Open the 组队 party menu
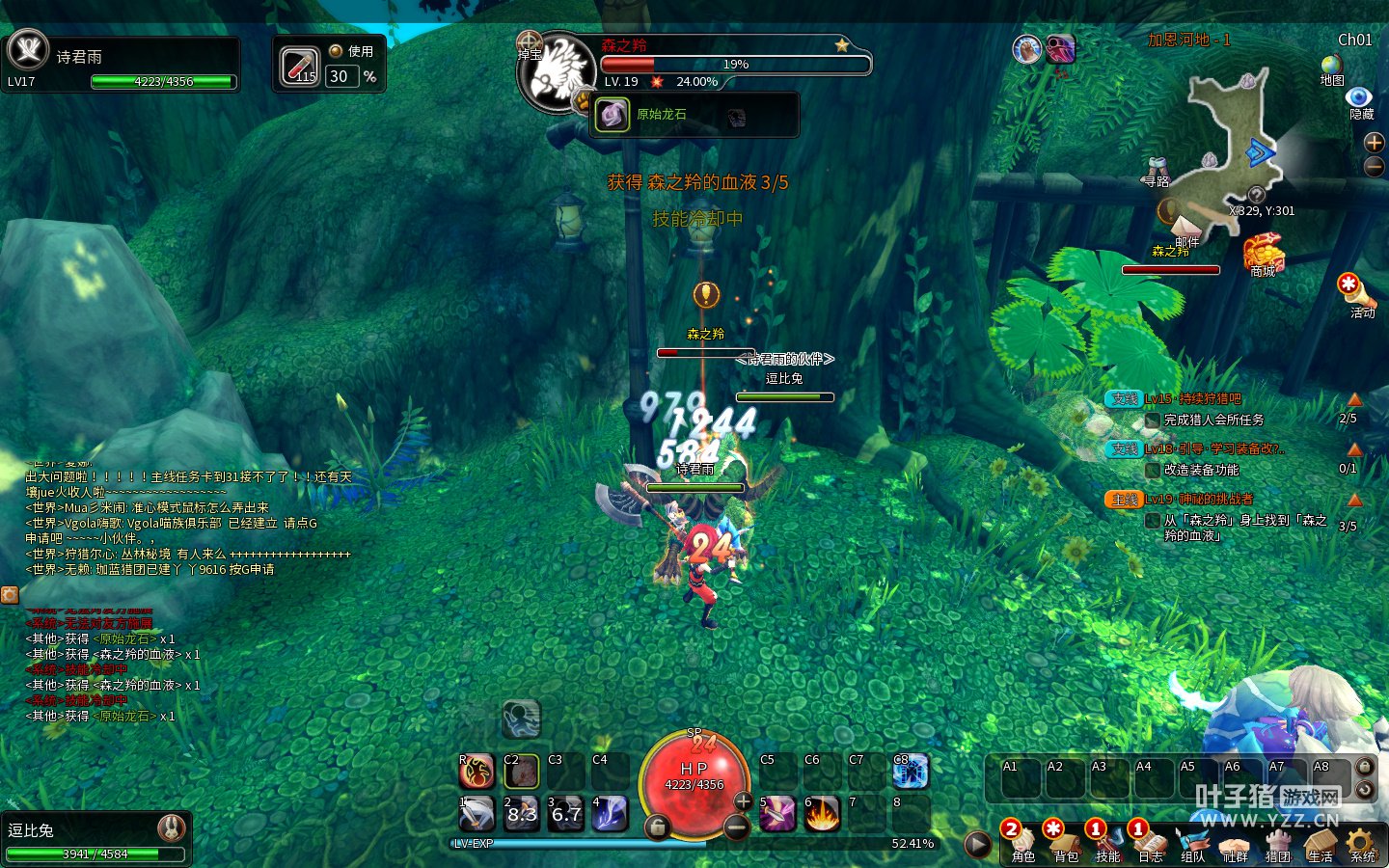The width and height of the screenshot is (1389, 868). pos(1193,842)
